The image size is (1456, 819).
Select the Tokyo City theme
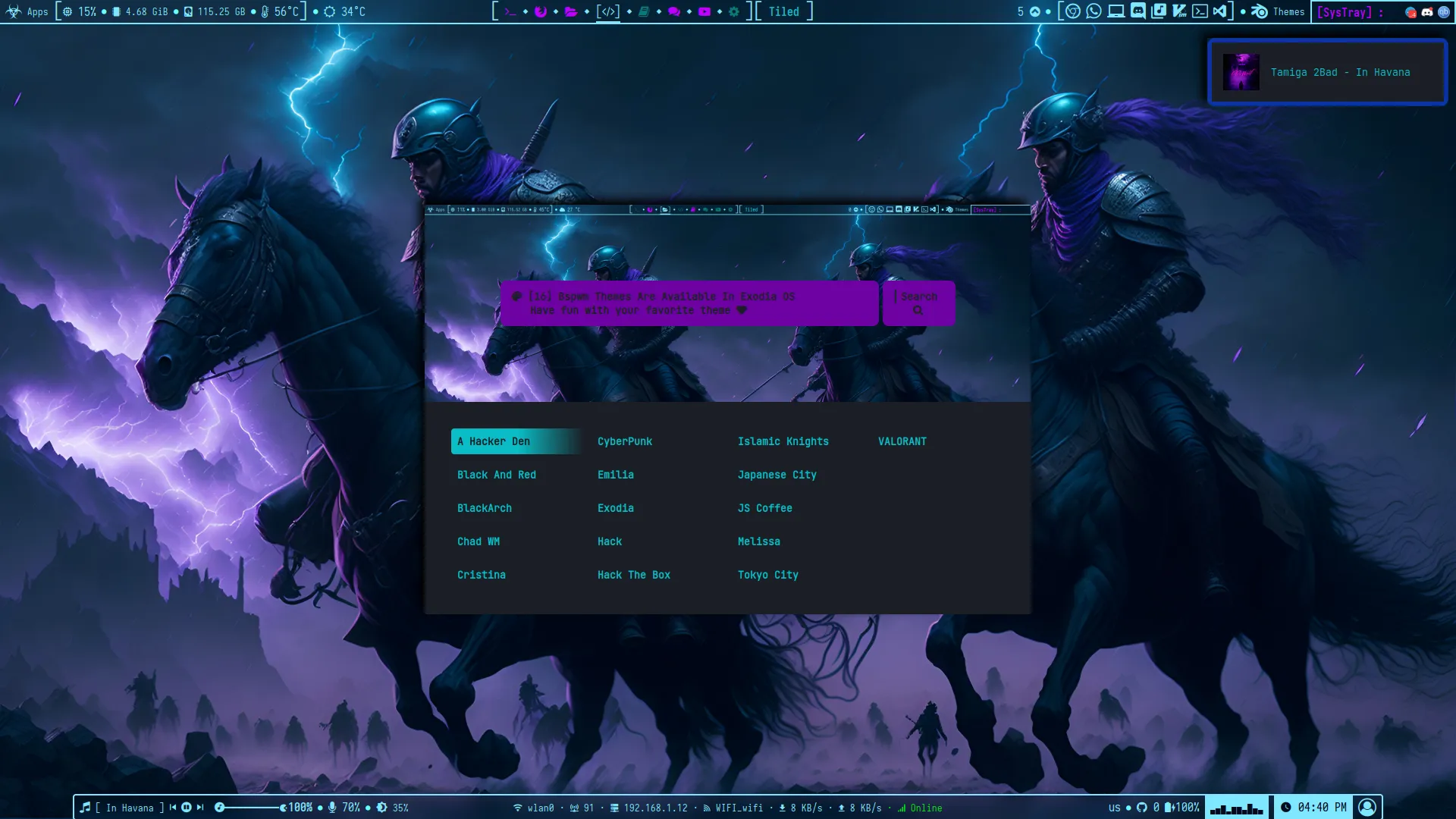point(767,575)
